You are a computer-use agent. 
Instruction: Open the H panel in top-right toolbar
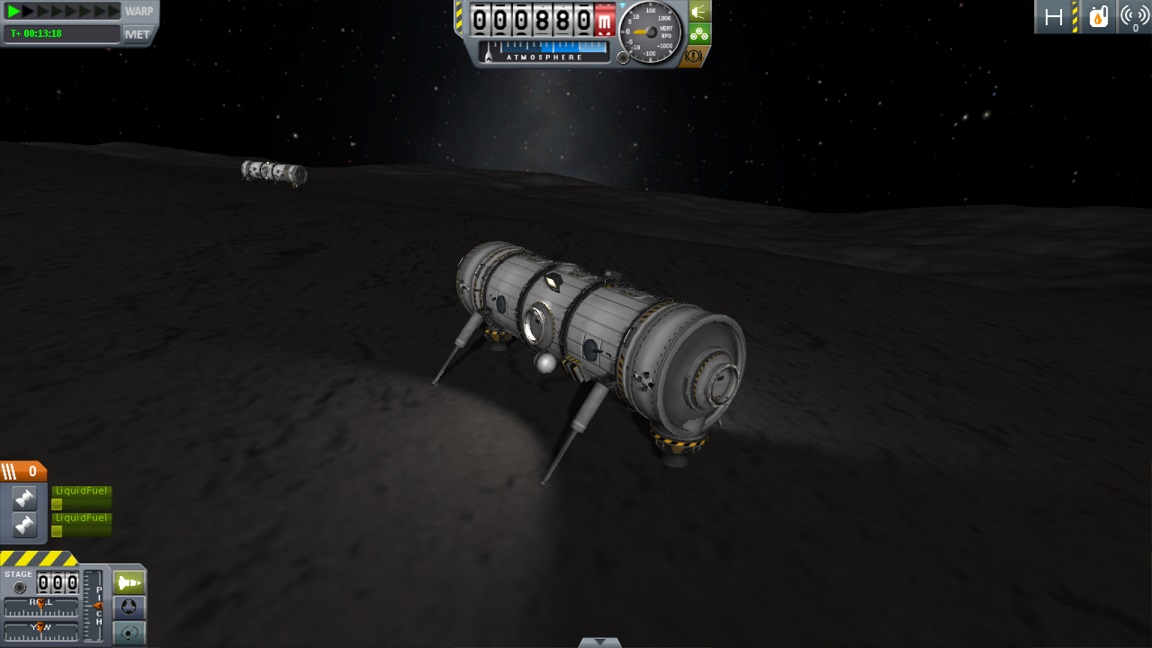[1053, 17]
